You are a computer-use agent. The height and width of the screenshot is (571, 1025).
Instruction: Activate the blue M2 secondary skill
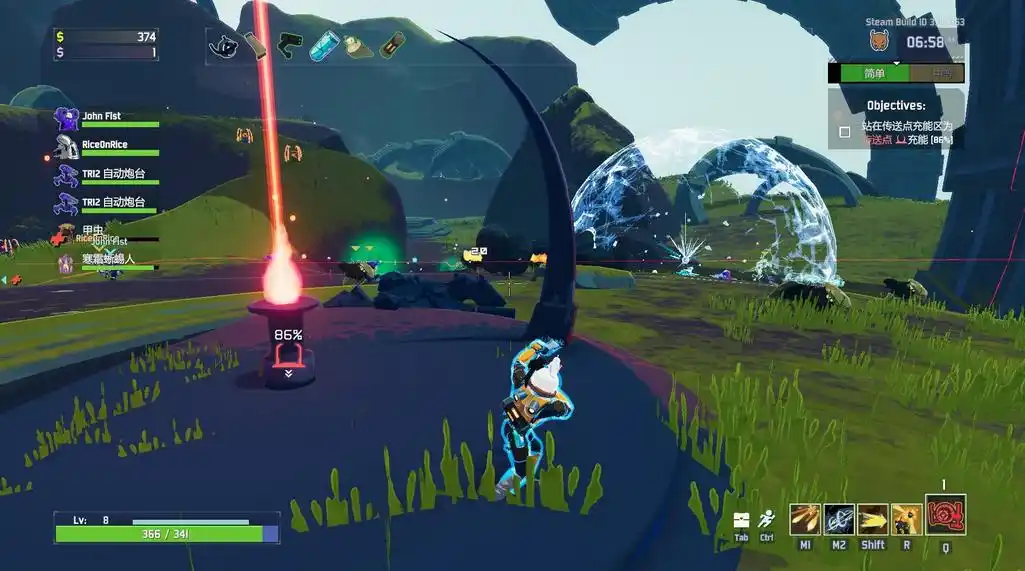[x=839, y=519]
